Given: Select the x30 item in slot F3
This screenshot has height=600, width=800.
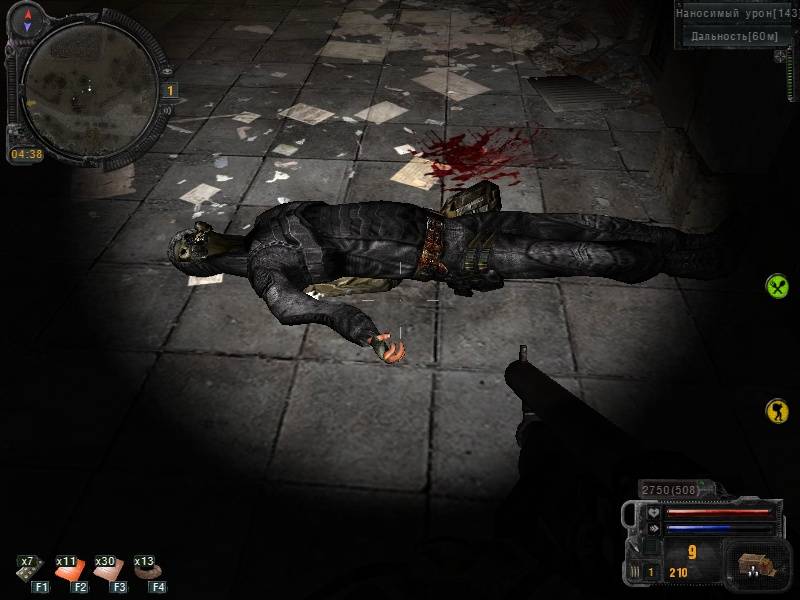Looking at the screenshot, I should (107, 569).
